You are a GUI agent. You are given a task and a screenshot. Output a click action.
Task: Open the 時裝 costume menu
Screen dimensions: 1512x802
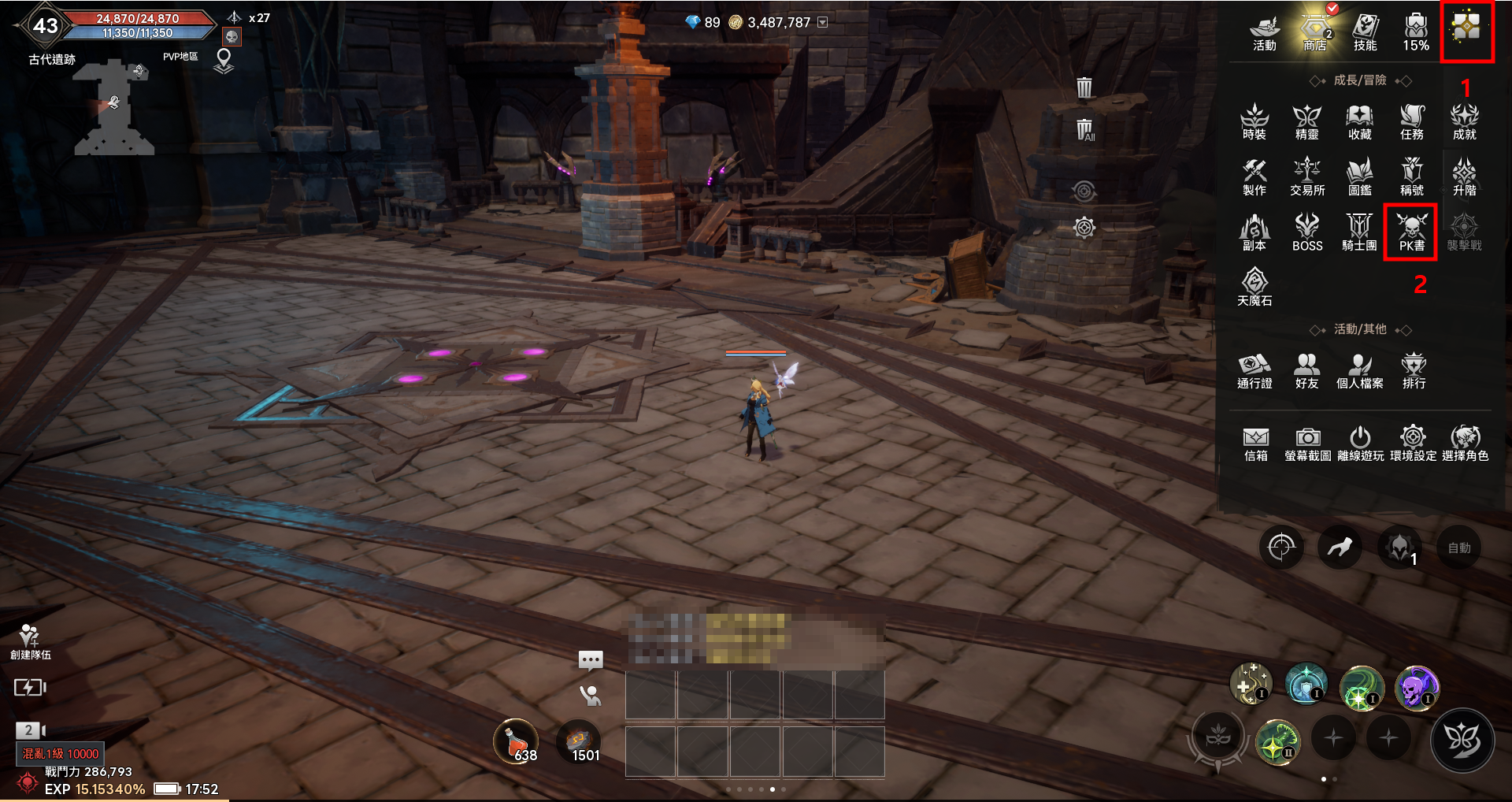click(x=1254, y=122)
